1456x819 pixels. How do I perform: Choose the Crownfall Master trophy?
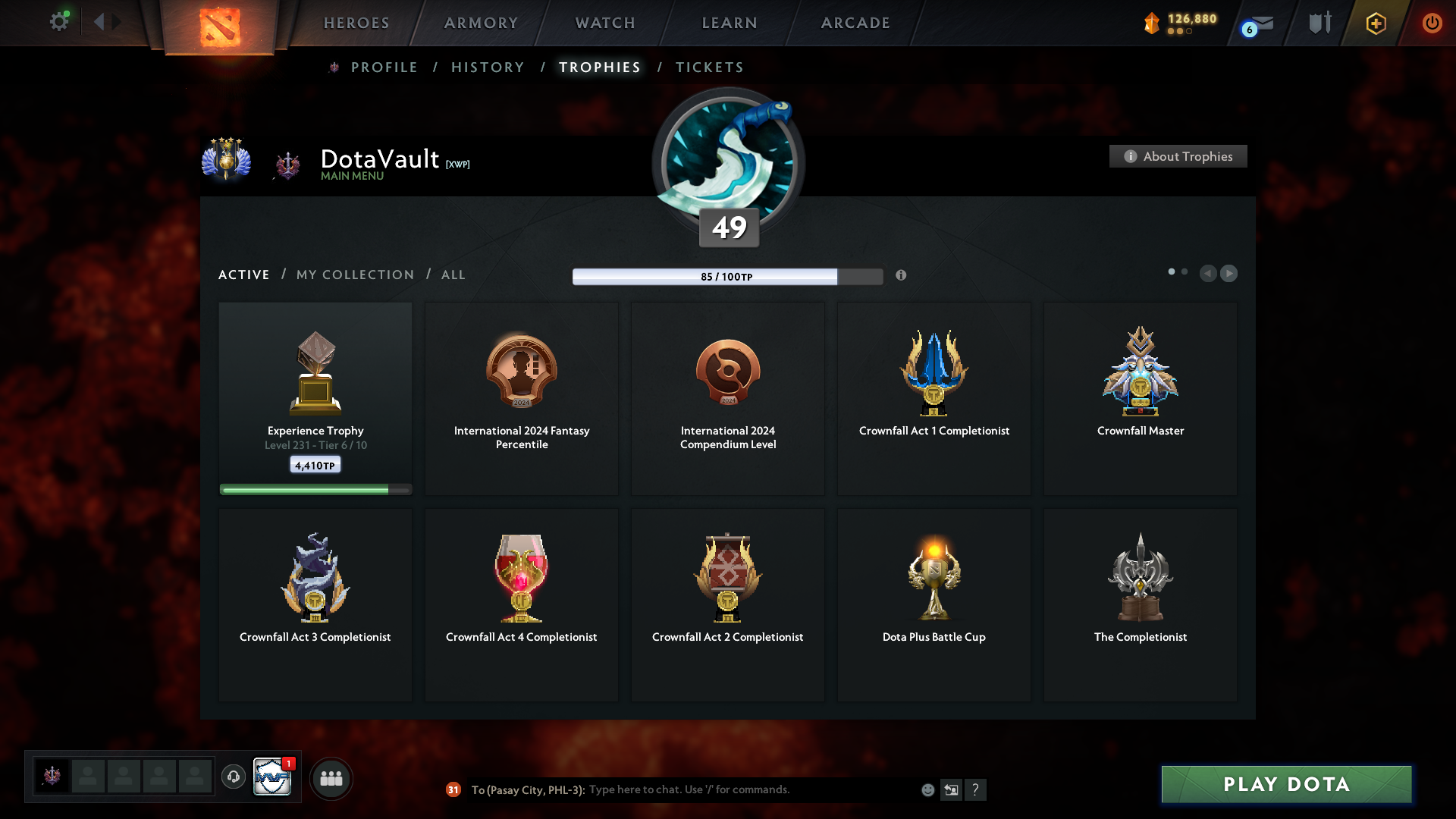tap(1140, 398)
